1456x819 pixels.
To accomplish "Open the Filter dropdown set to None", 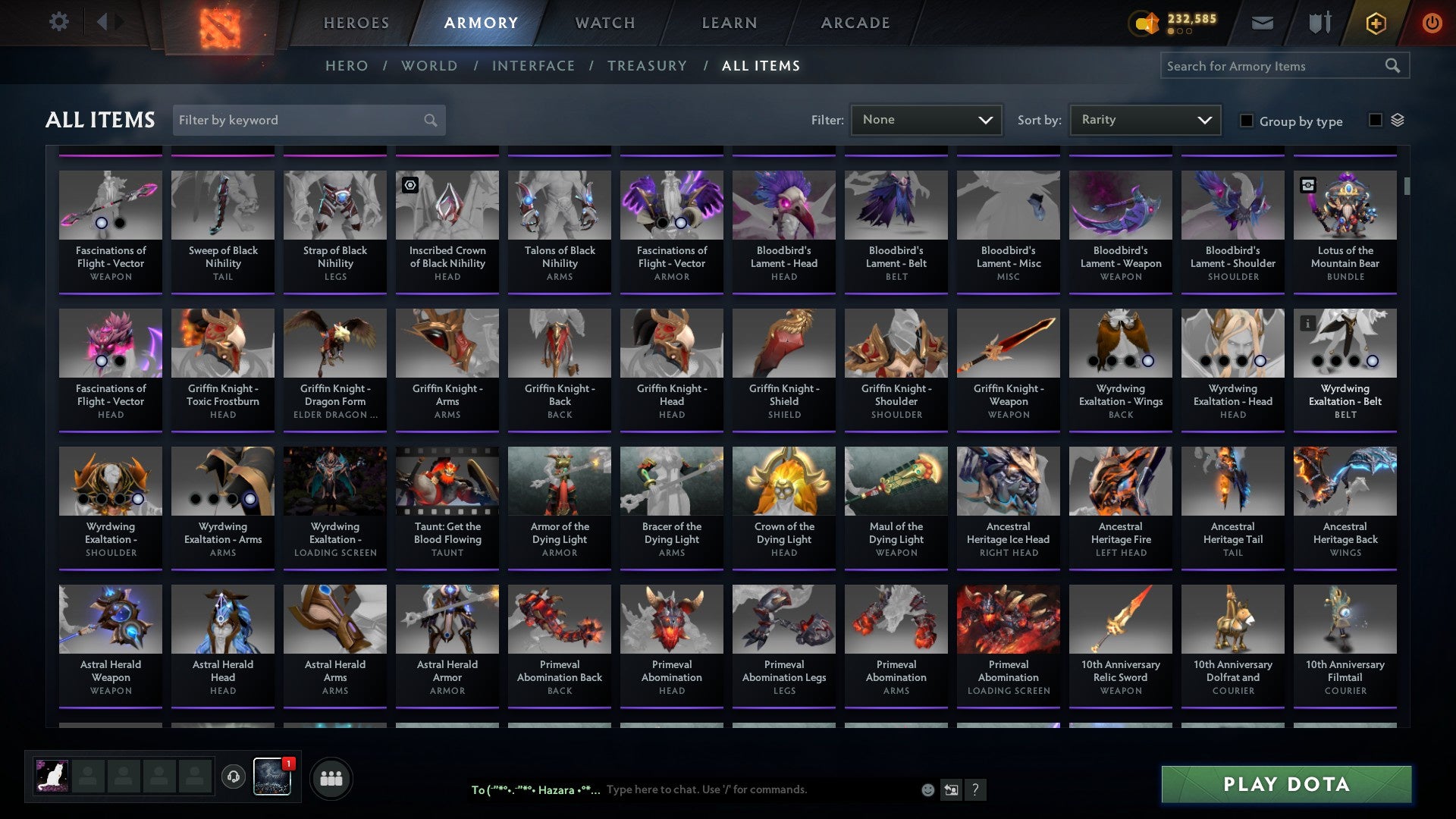I will pos(926,120).
